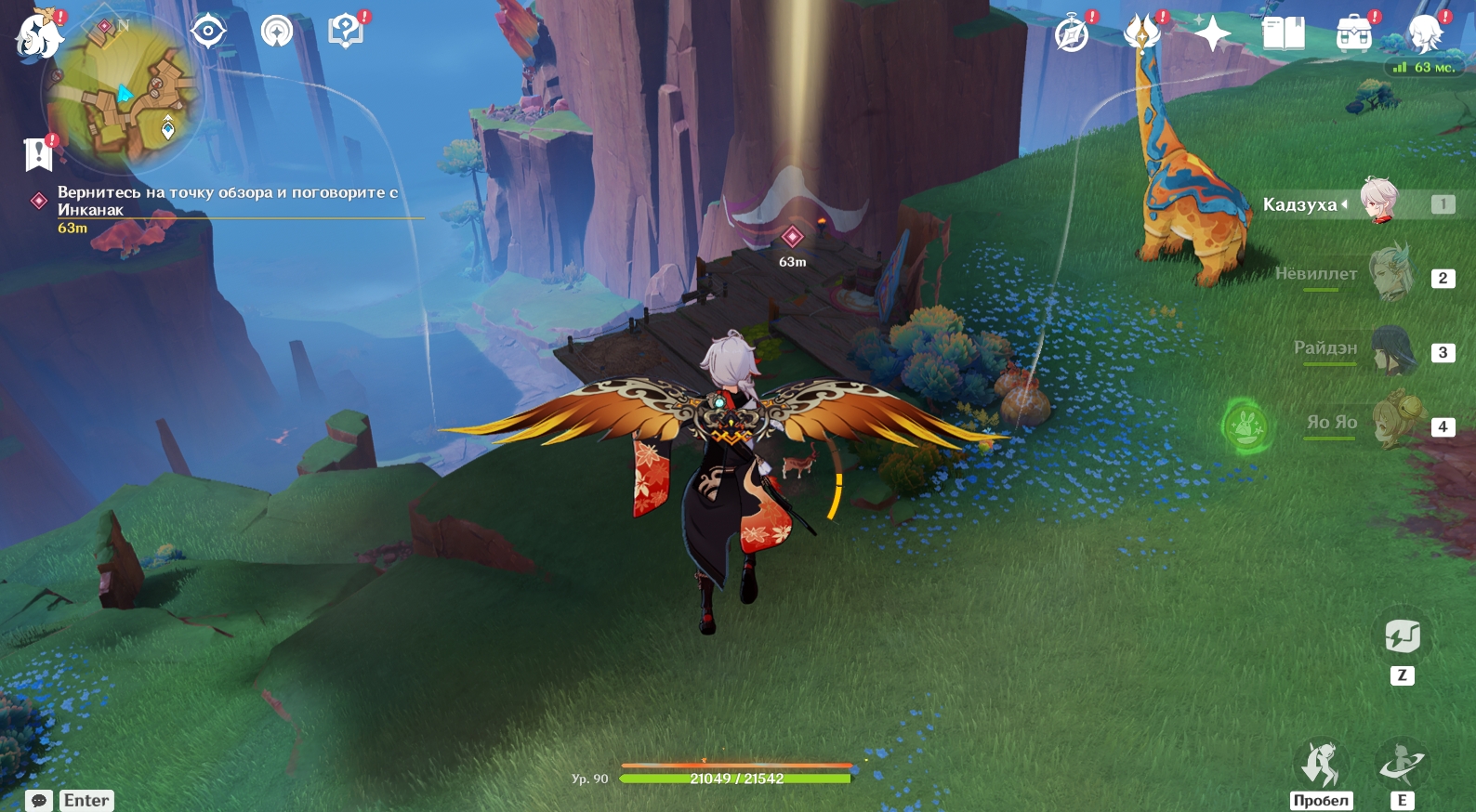The image size is (1476, 812).
Task: Open the adventurer handbook book icon
Action: (1284, 34)
